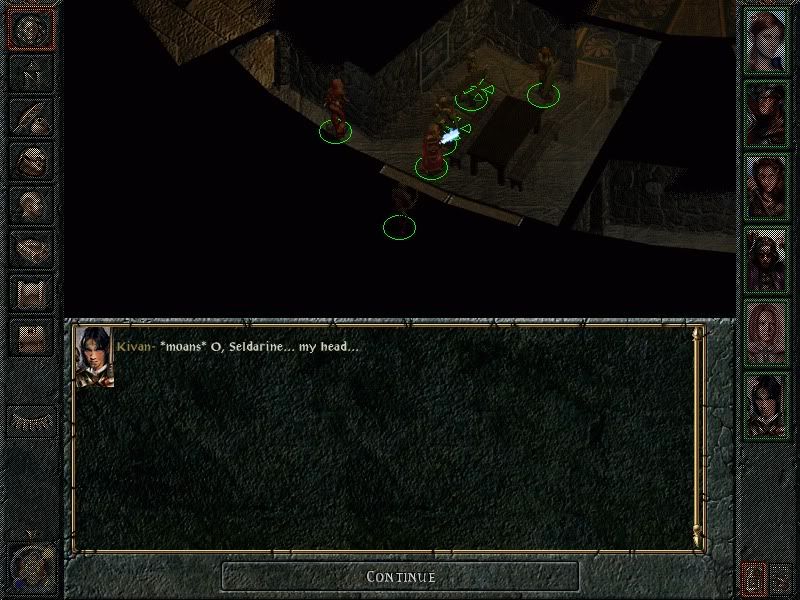This screenshot has height=600, width=800.
Task: Toggle the party AI arrow button
Action: pos(782,577)
